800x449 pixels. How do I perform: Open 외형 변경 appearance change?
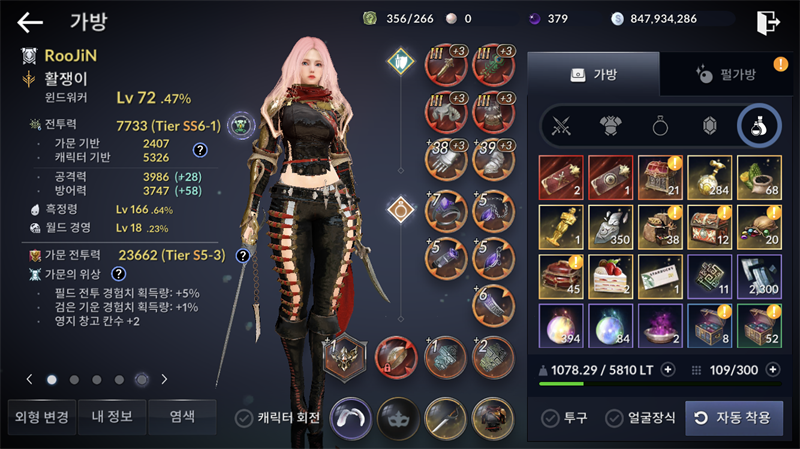[40, 416]
